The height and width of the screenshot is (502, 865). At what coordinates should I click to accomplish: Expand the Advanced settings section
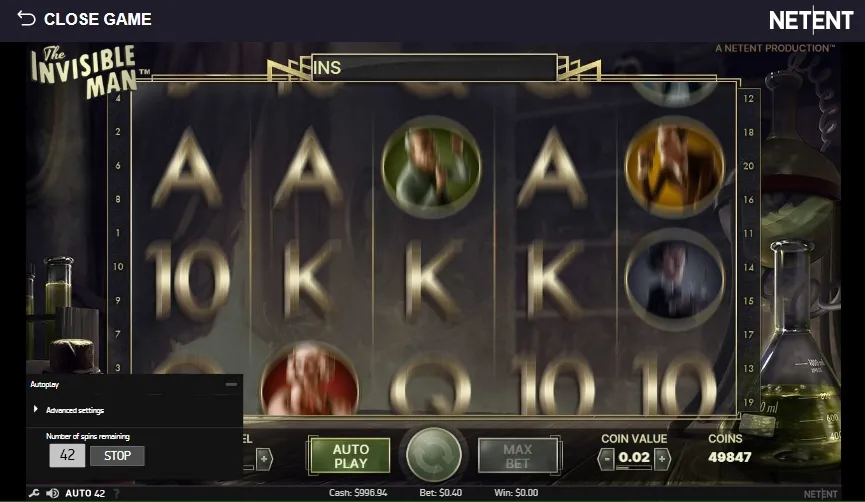(x=74, y=410)
